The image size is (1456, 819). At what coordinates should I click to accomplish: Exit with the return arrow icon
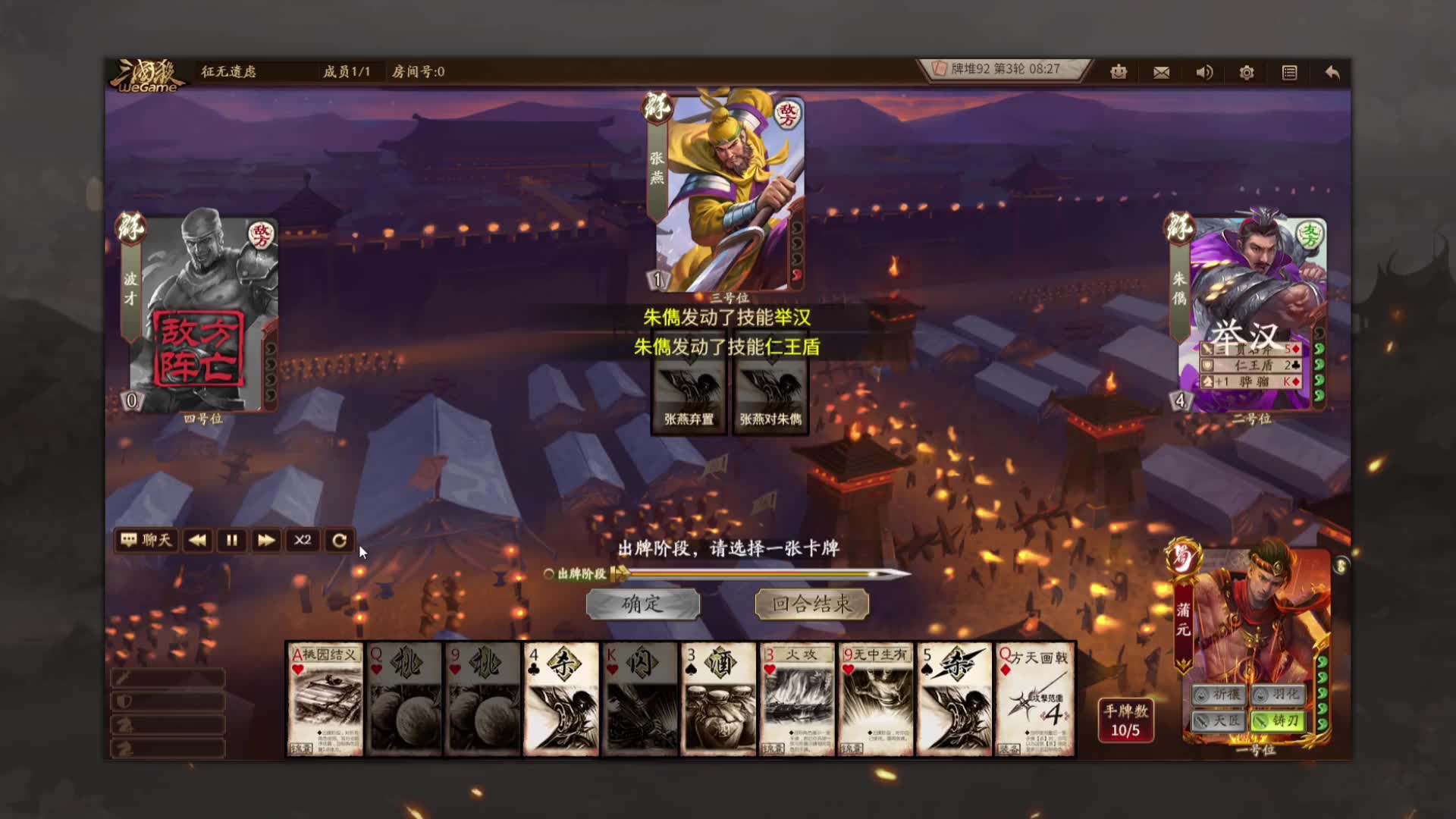tap(1332, 72)
